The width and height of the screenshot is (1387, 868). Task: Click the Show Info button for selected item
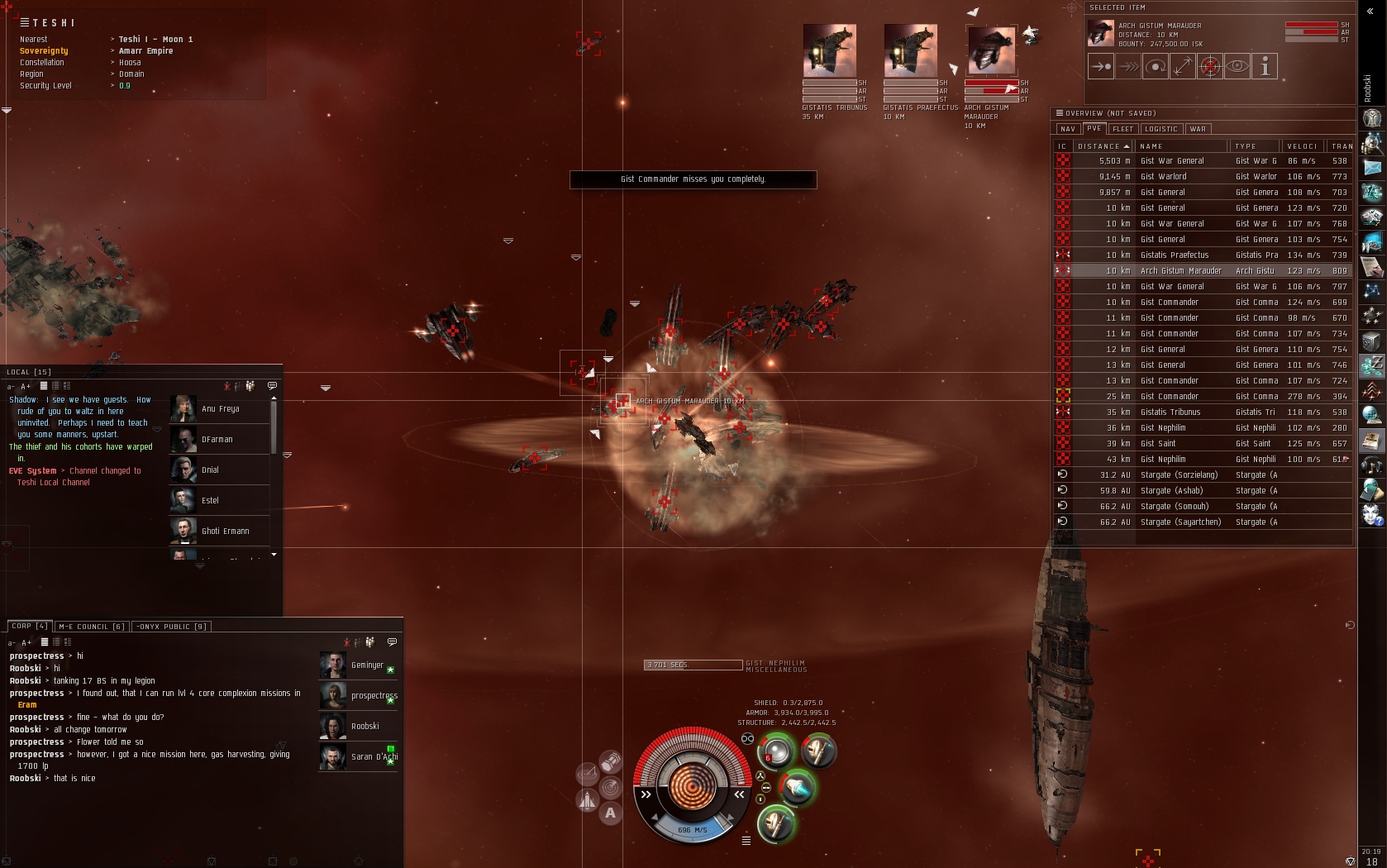[1264, 67]
